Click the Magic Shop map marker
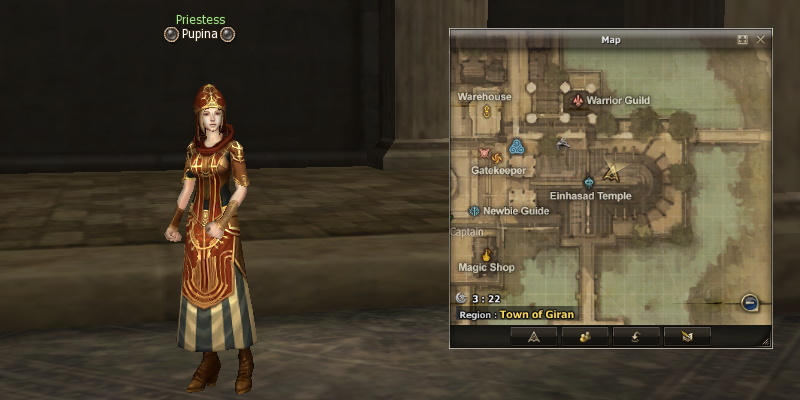800x400 pixels. pyautogui.click(x=487, y=254)
